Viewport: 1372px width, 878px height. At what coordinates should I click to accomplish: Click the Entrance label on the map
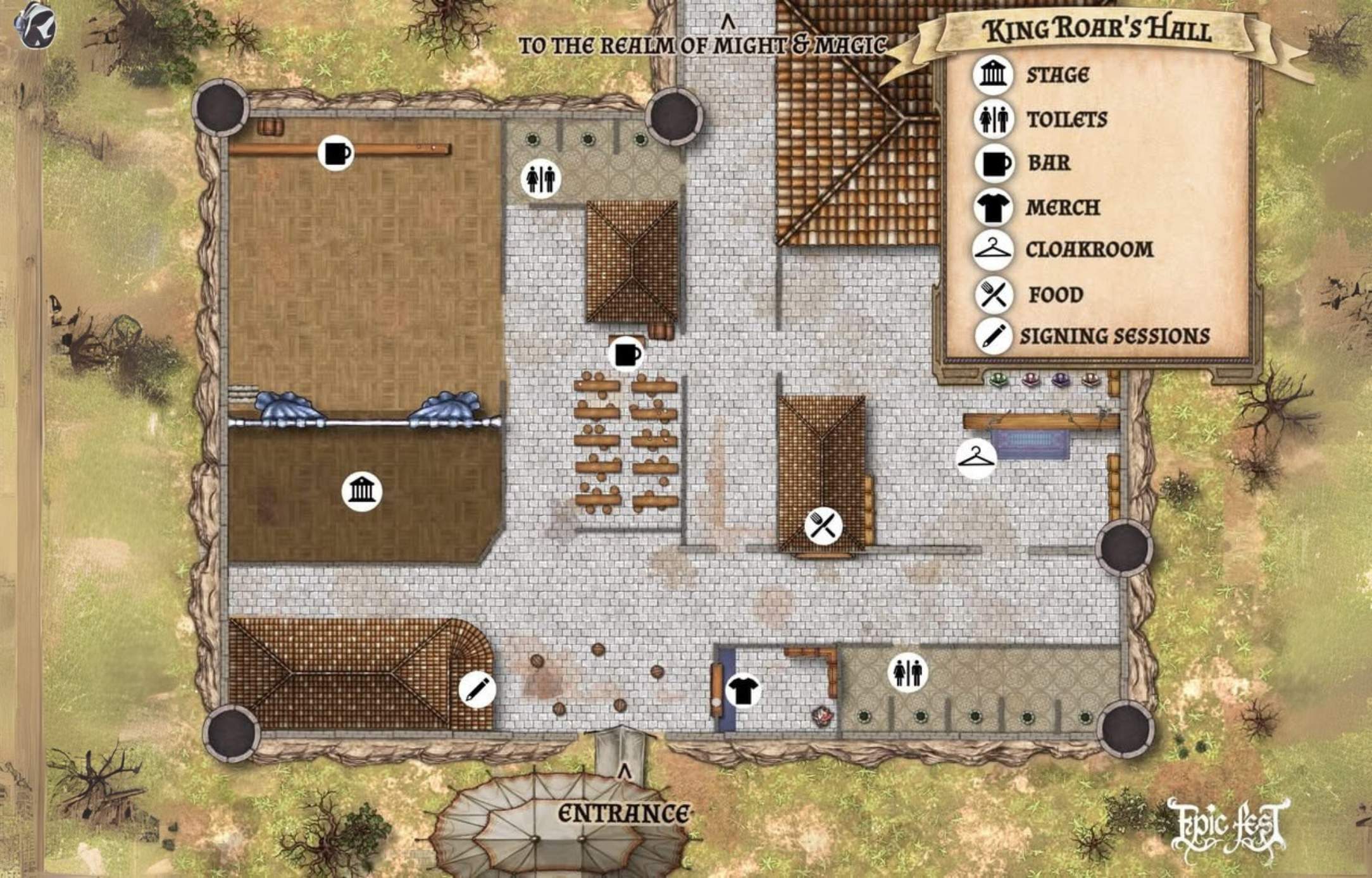pos(623,814)
